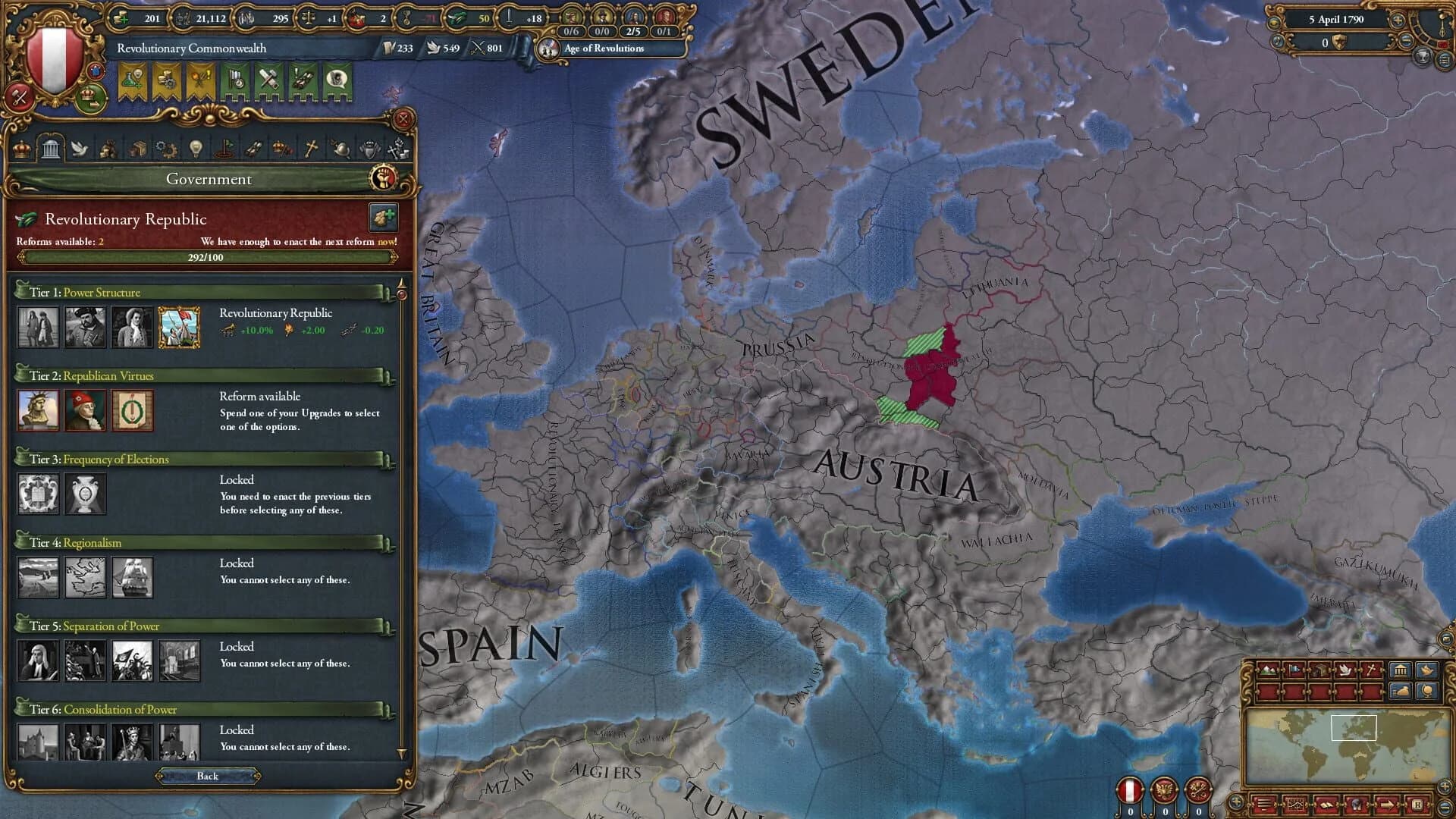Select the terrain mapmode button
Screen dimensions: 1456x819
coord(1266,670)
